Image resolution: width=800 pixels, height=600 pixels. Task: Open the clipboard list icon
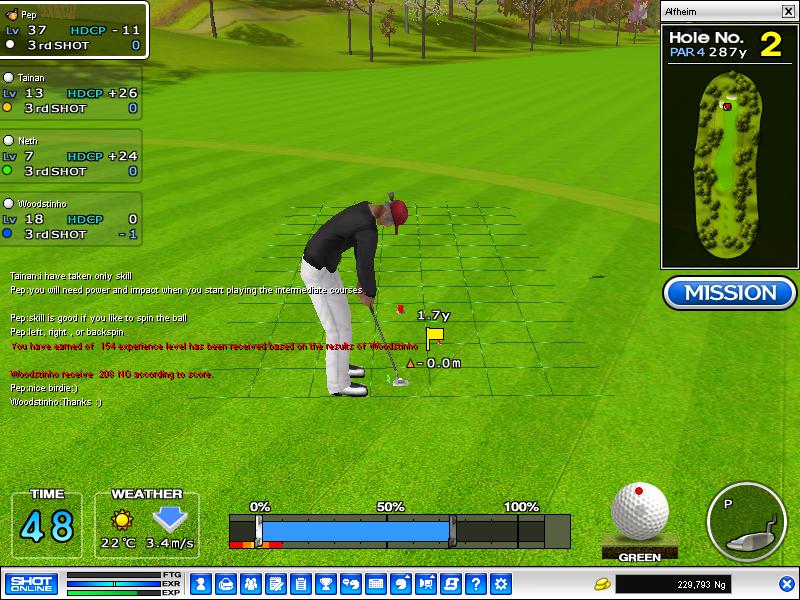(300, 583)
